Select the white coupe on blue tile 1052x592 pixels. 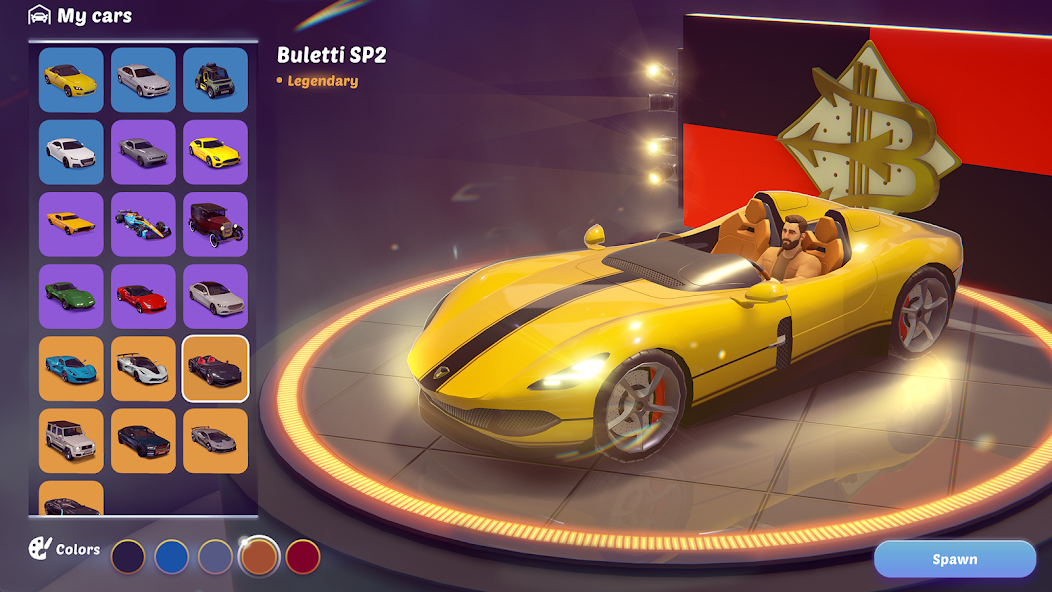tap(71, 152)
